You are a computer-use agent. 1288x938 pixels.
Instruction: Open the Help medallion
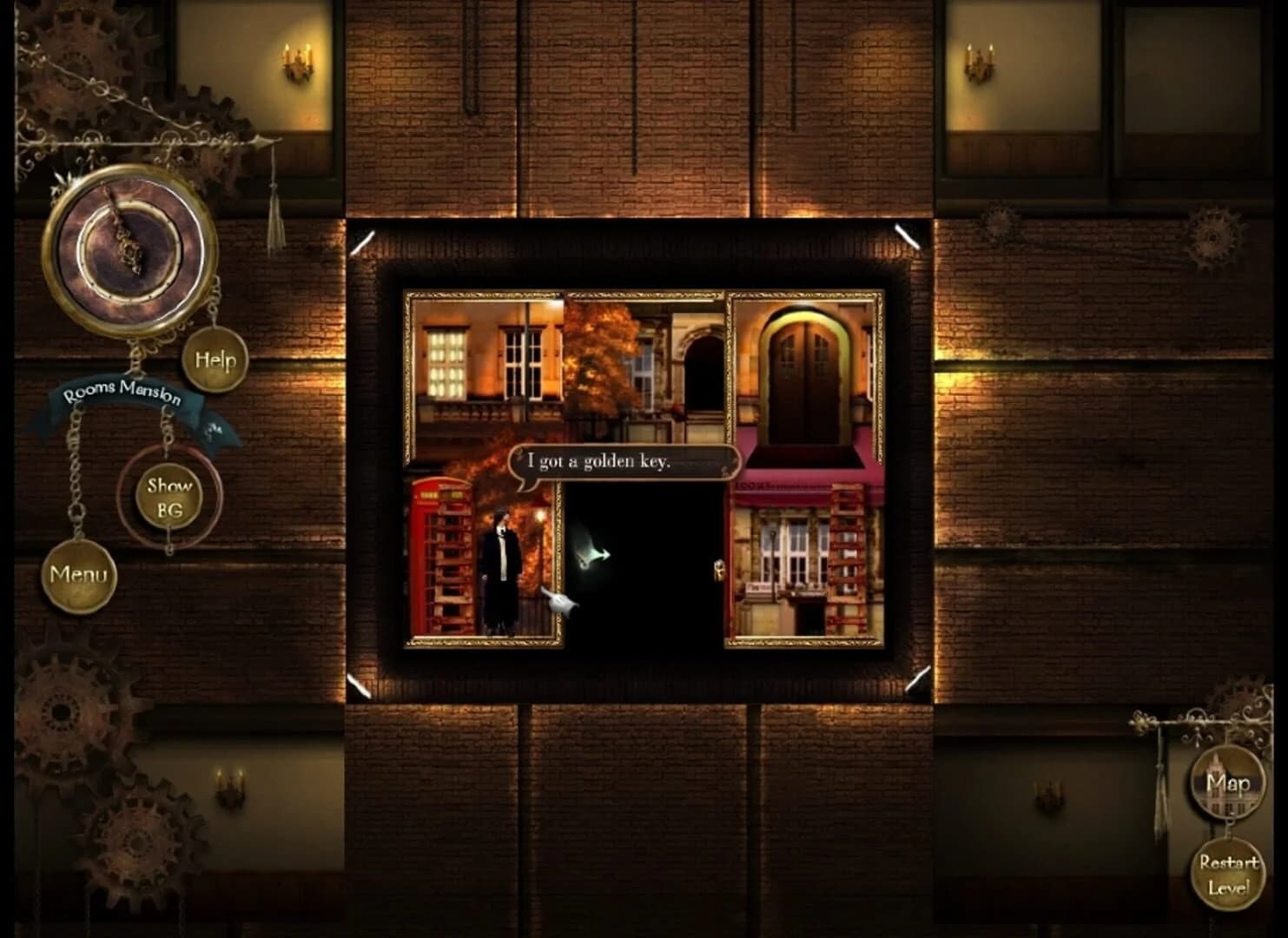pos(215,359)
